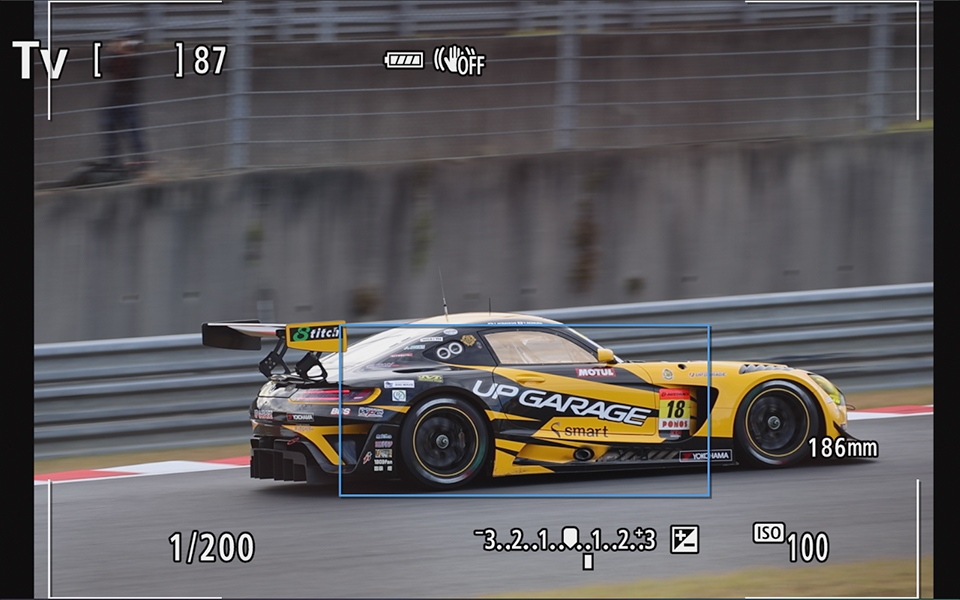Tap the Tv shooting mode indicator
The width and height of the screenshot is (960, 600).
pyautogui.click(x=39, y=61)
